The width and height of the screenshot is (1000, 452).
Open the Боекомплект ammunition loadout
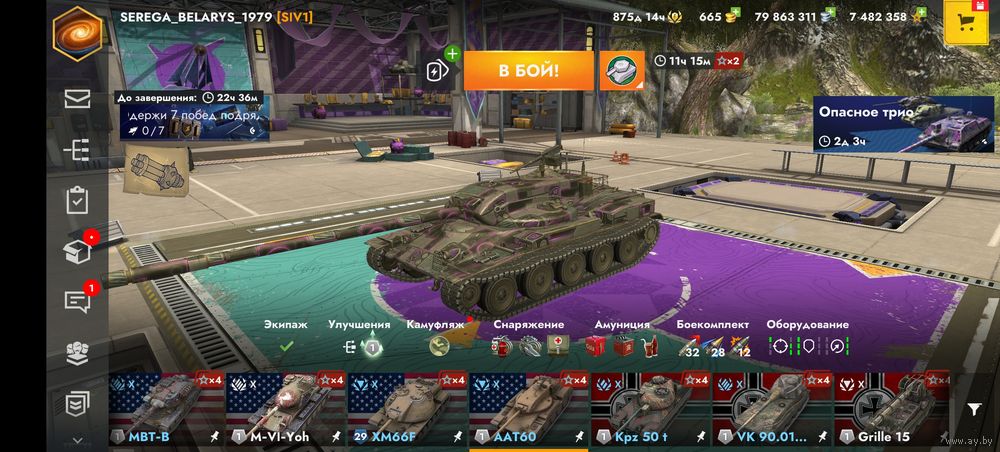(713, 346)
